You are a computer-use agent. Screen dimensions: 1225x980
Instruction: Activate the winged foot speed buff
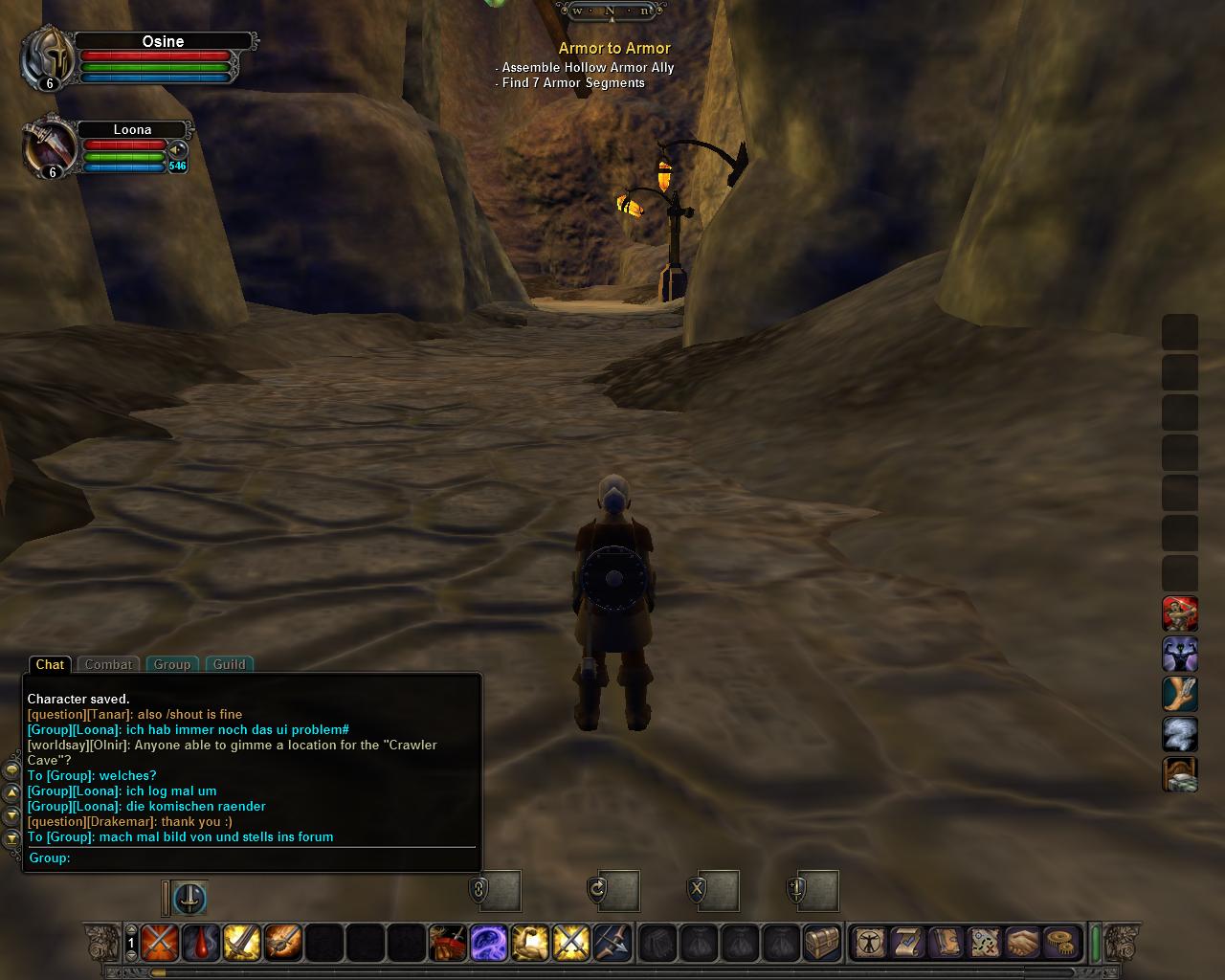coord(1180,695)
